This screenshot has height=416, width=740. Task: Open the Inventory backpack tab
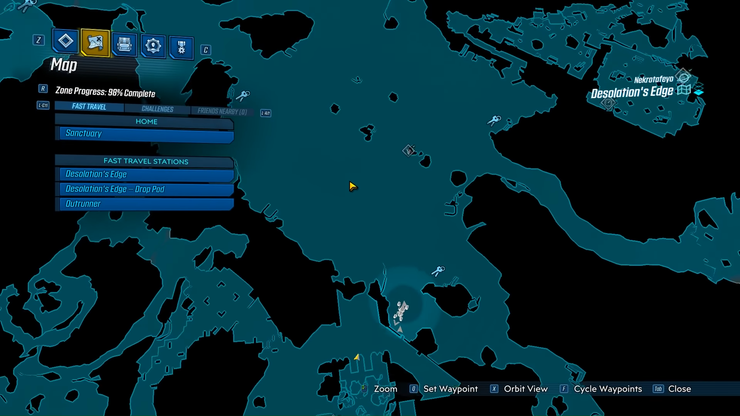pyautogui.click(x=124, y=43)
